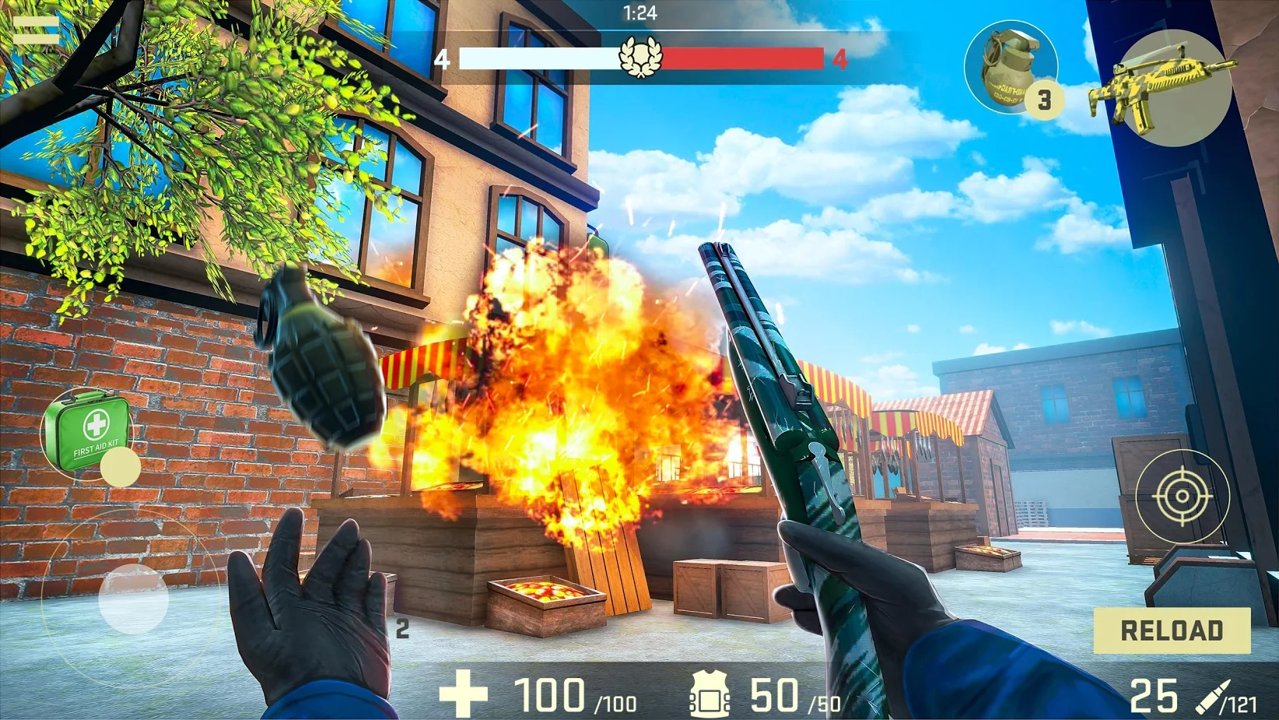Screen dimensions: 1279x720
Task: Activate the crosshair aim button
Action: click(1182, 496)
